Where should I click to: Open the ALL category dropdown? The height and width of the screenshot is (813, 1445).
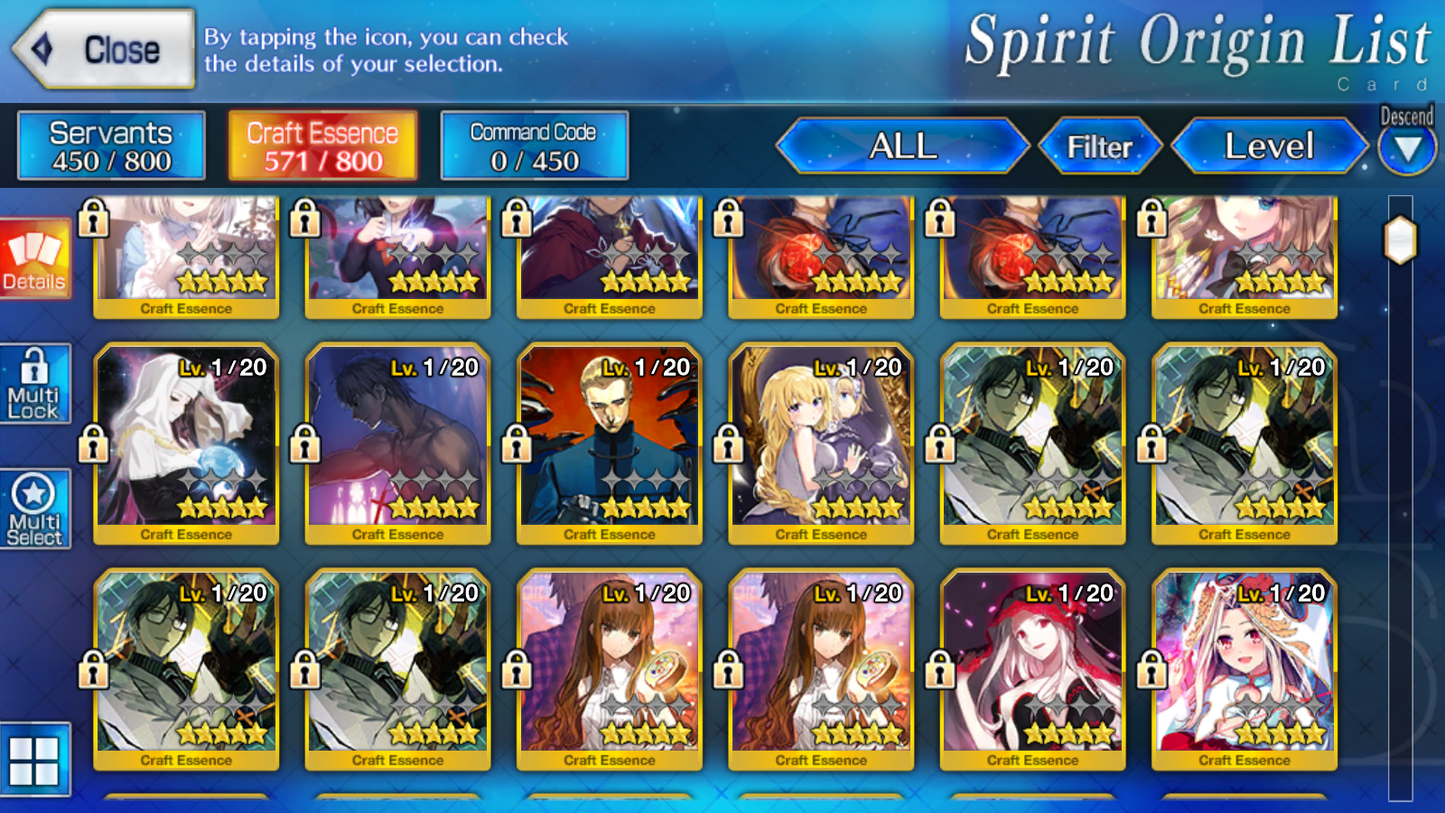click(902, 145)
